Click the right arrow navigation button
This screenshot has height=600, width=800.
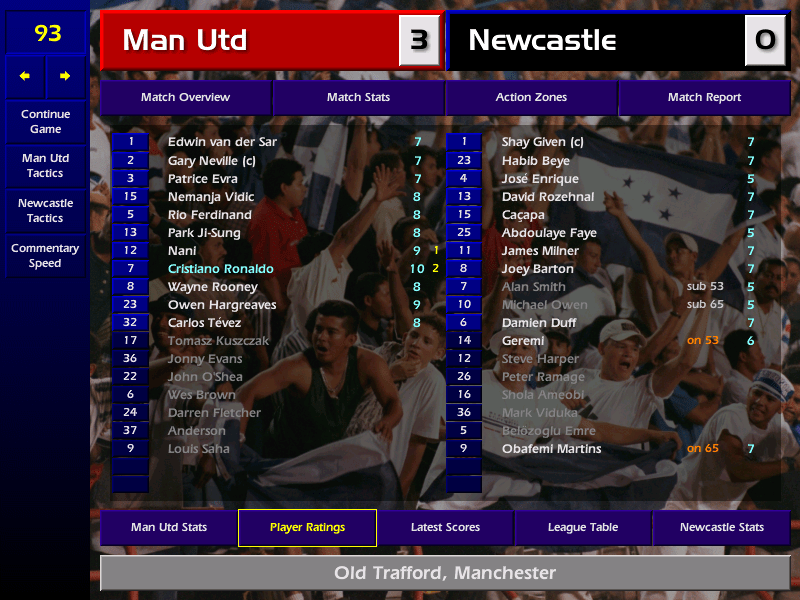[x=66, y=76]
